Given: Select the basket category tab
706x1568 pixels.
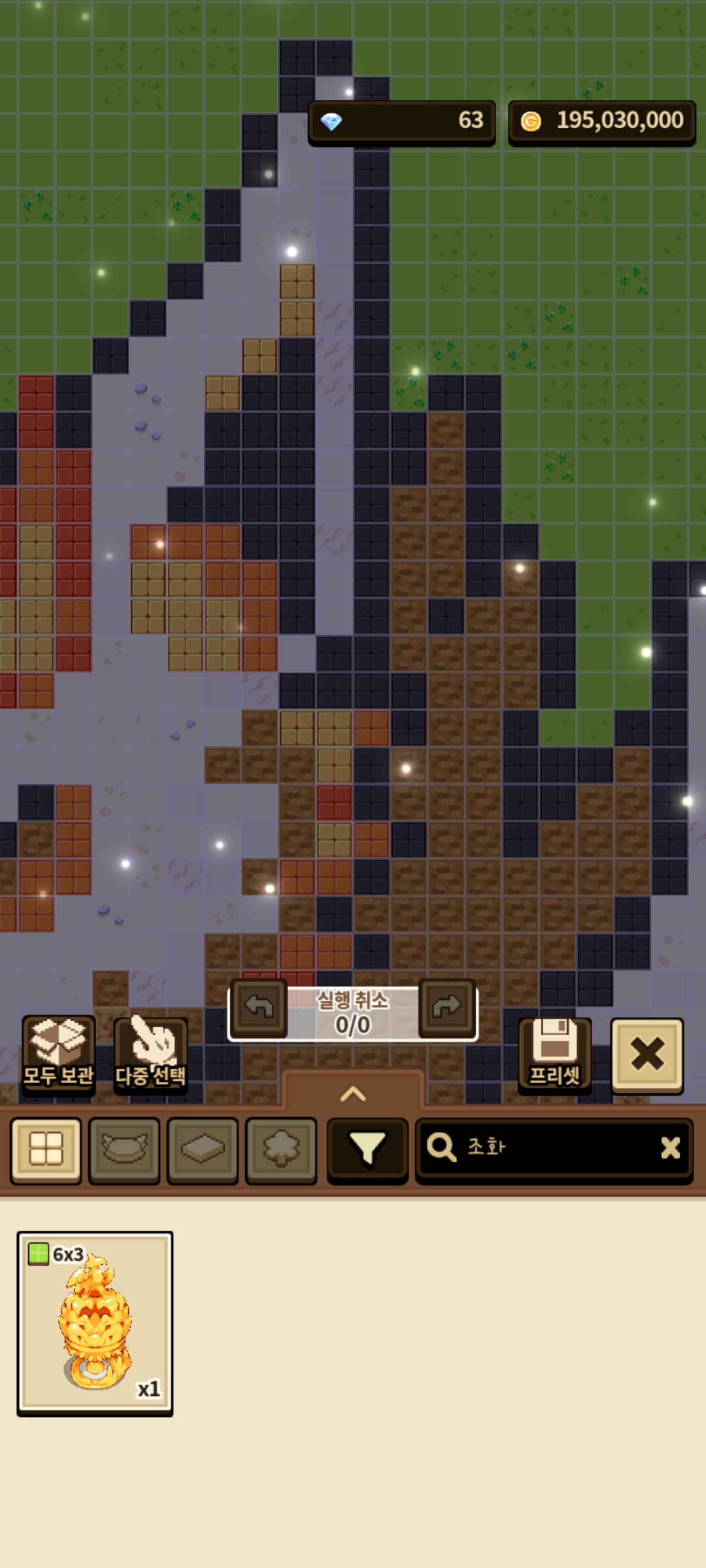Looking at the screenshot, I should (124, 1150).
